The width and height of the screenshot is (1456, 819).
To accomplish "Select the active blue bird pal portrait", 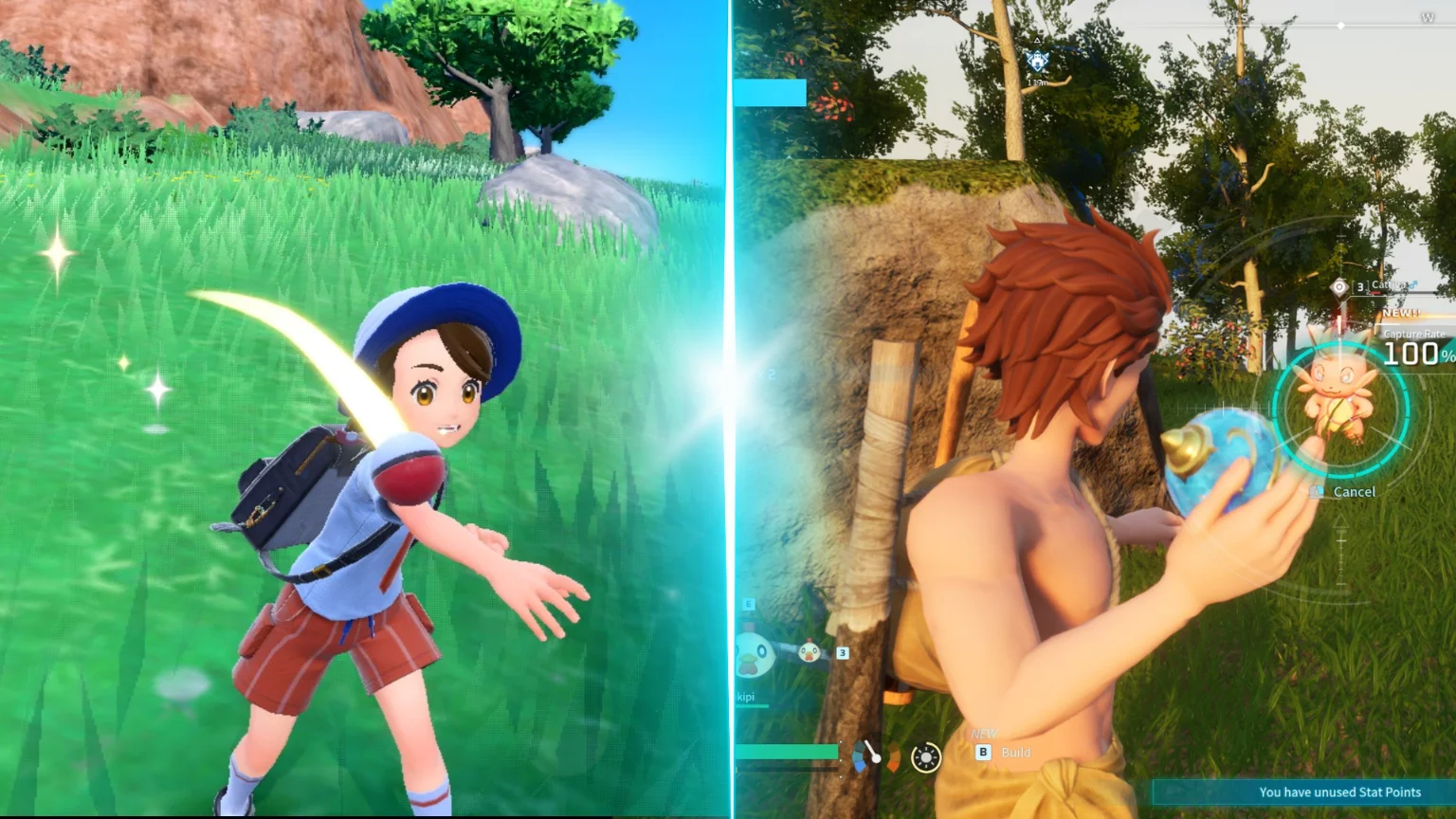I will 755,655.
